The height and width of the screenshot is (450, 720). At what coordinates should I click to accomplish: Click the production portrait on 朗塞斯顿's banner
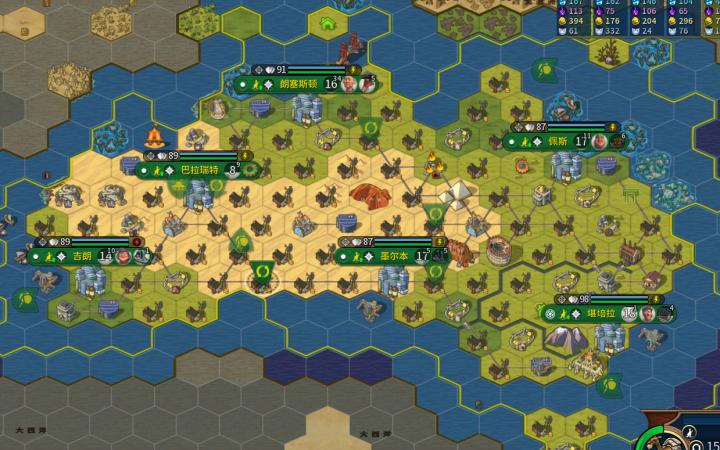[x=349, y=84]
